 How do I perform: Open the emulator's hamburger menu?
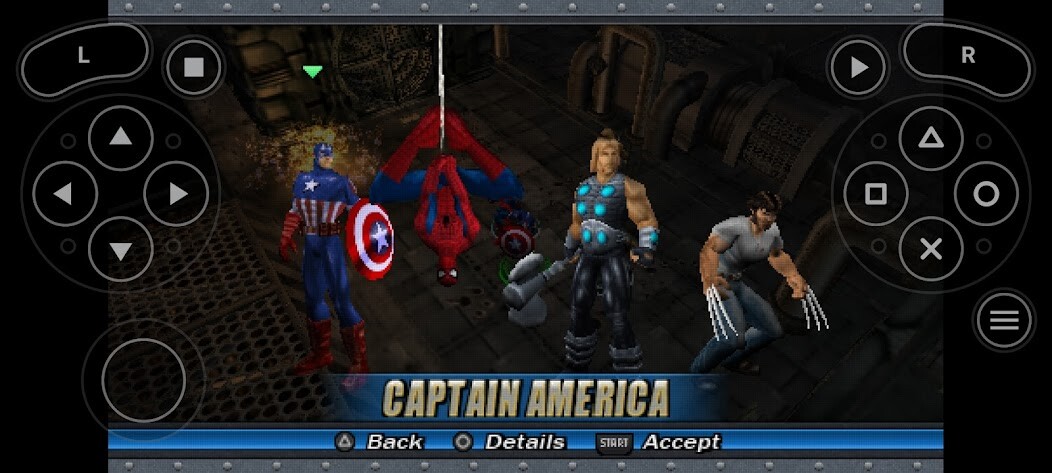pyautogui.click(x=1004, y=321)
